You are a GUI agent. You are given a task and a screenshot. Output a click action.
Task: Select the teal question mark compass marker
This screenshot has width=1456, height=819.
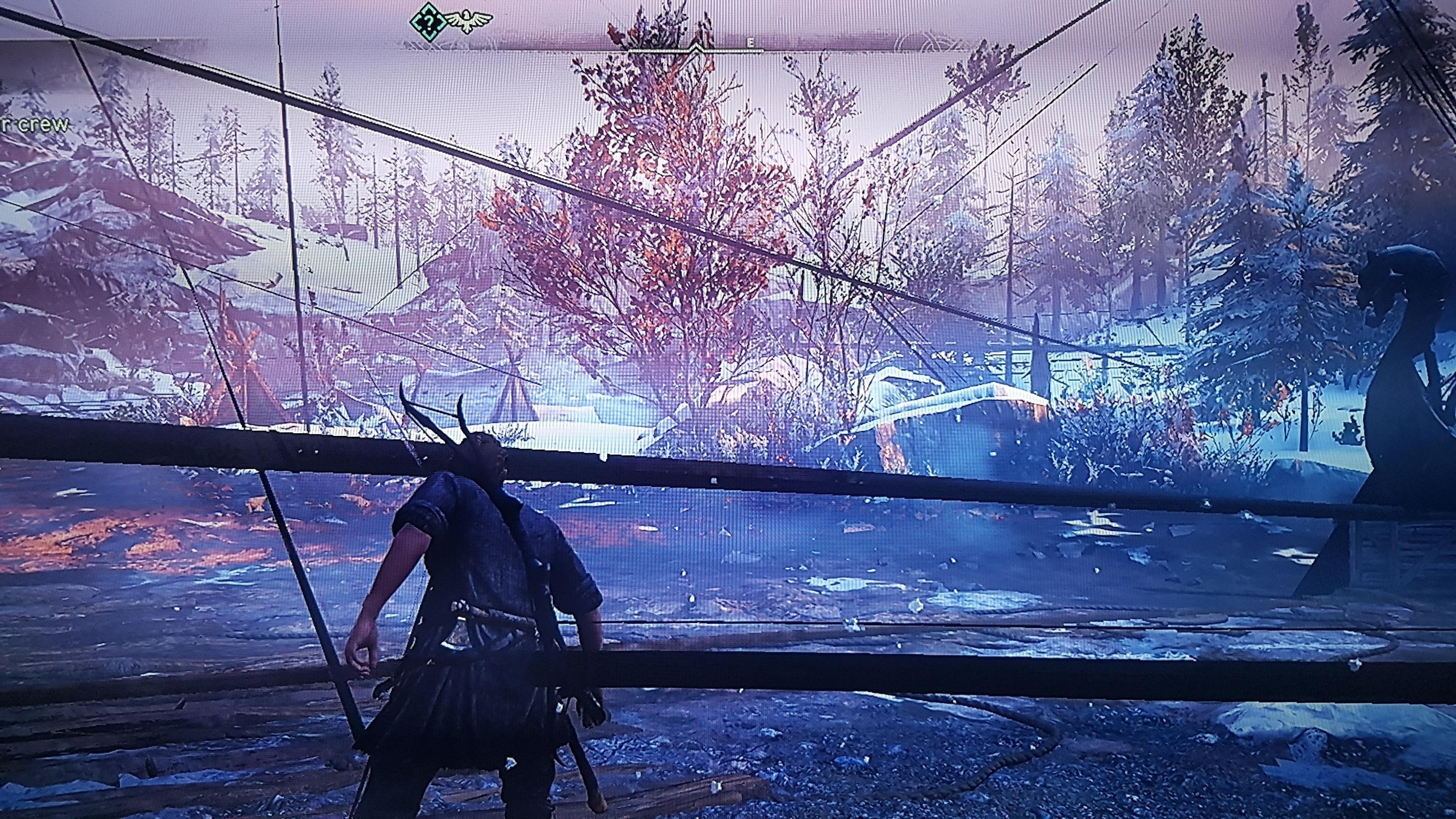(429, 21)
